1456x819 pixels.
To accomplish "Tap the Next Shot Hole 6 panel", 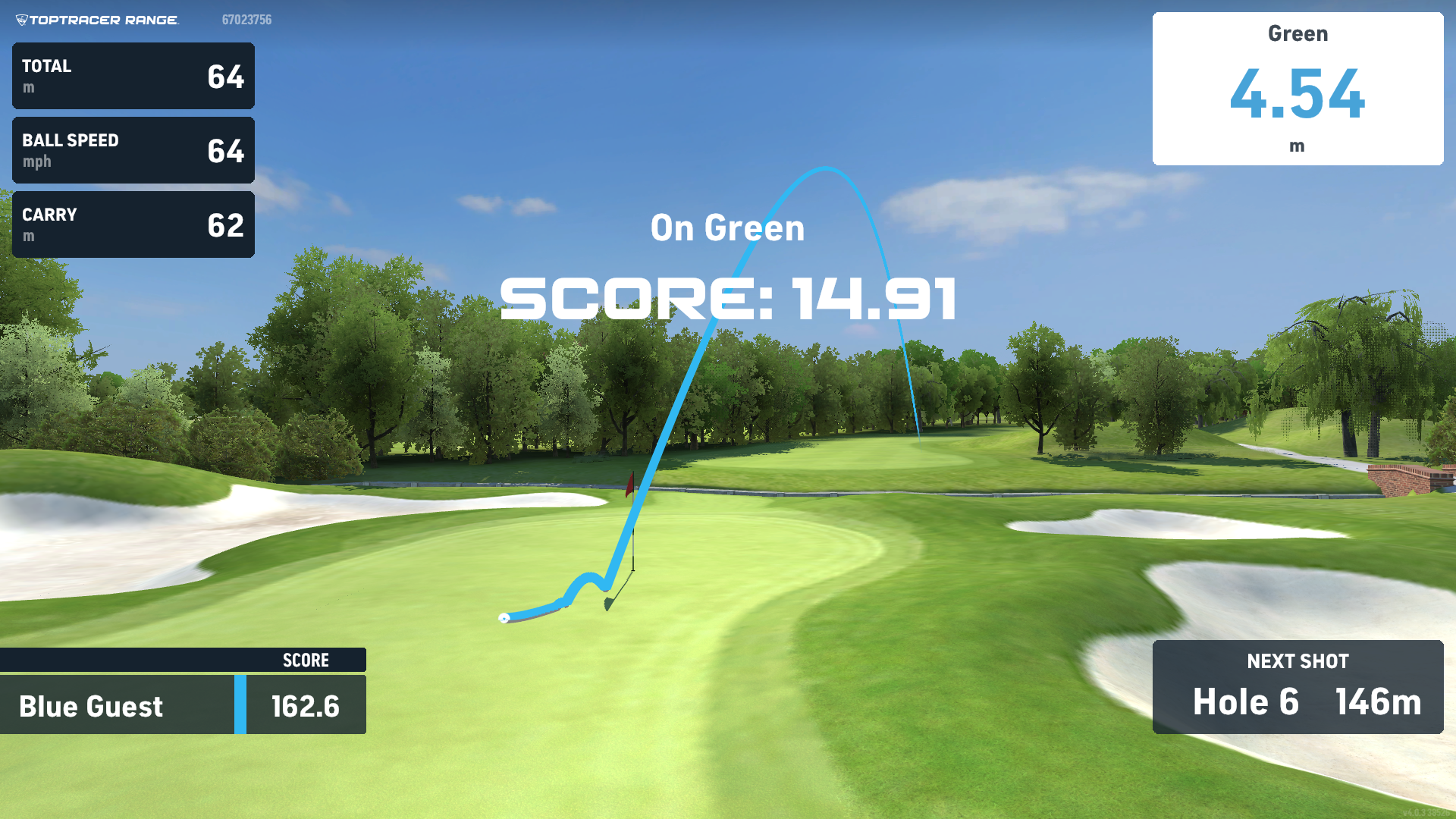I will (1298, 687).
